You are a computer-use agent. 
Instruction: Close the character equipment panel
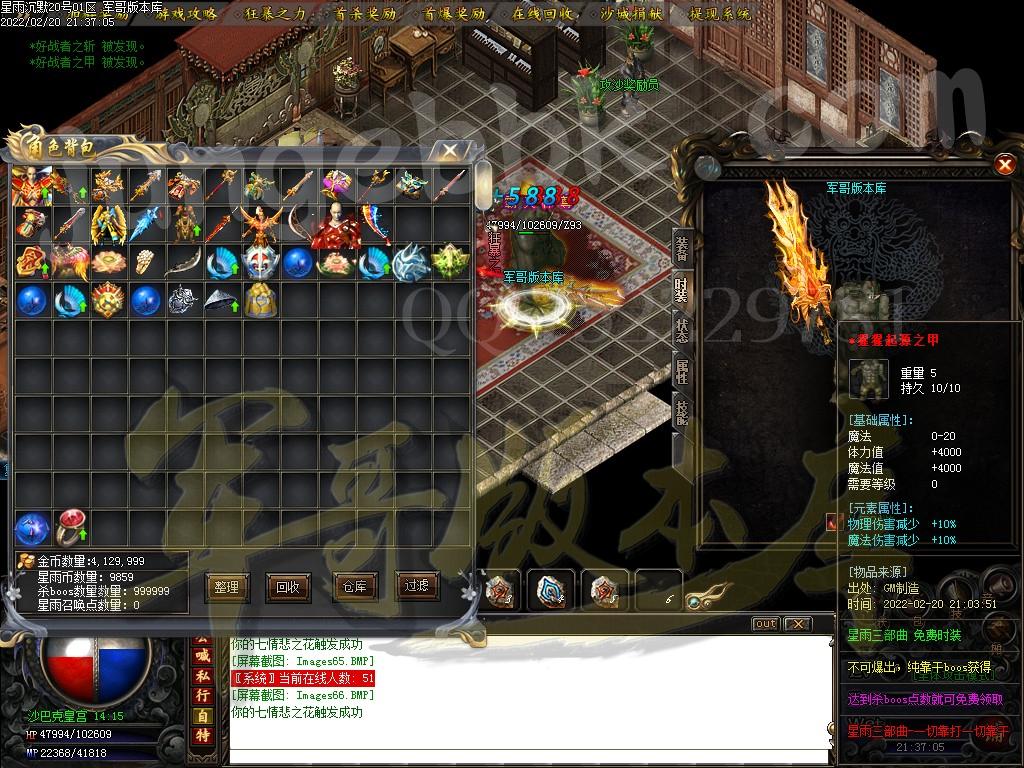tap(1005, 165)
